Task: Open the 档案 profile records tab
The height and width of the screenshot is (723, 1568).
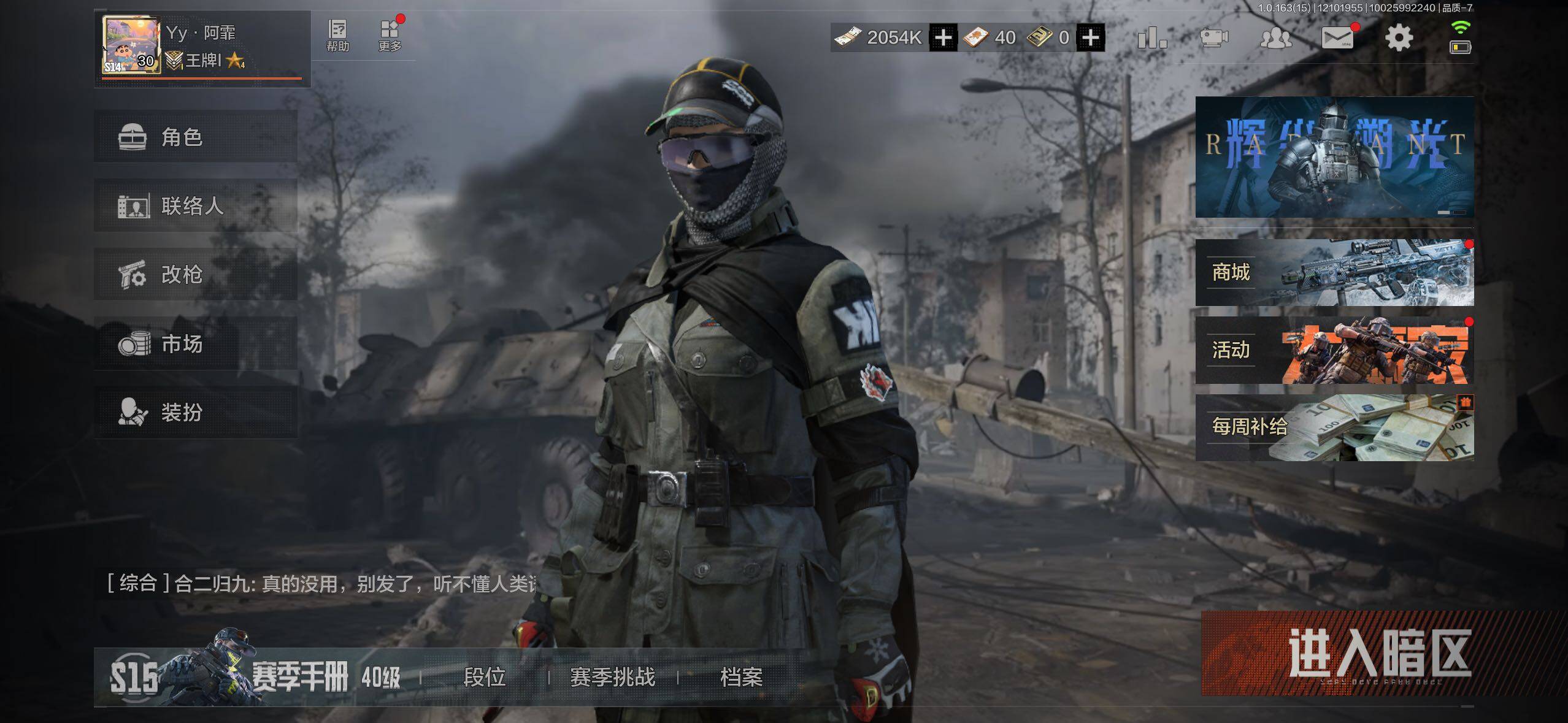Action: [x=741, y=677]
